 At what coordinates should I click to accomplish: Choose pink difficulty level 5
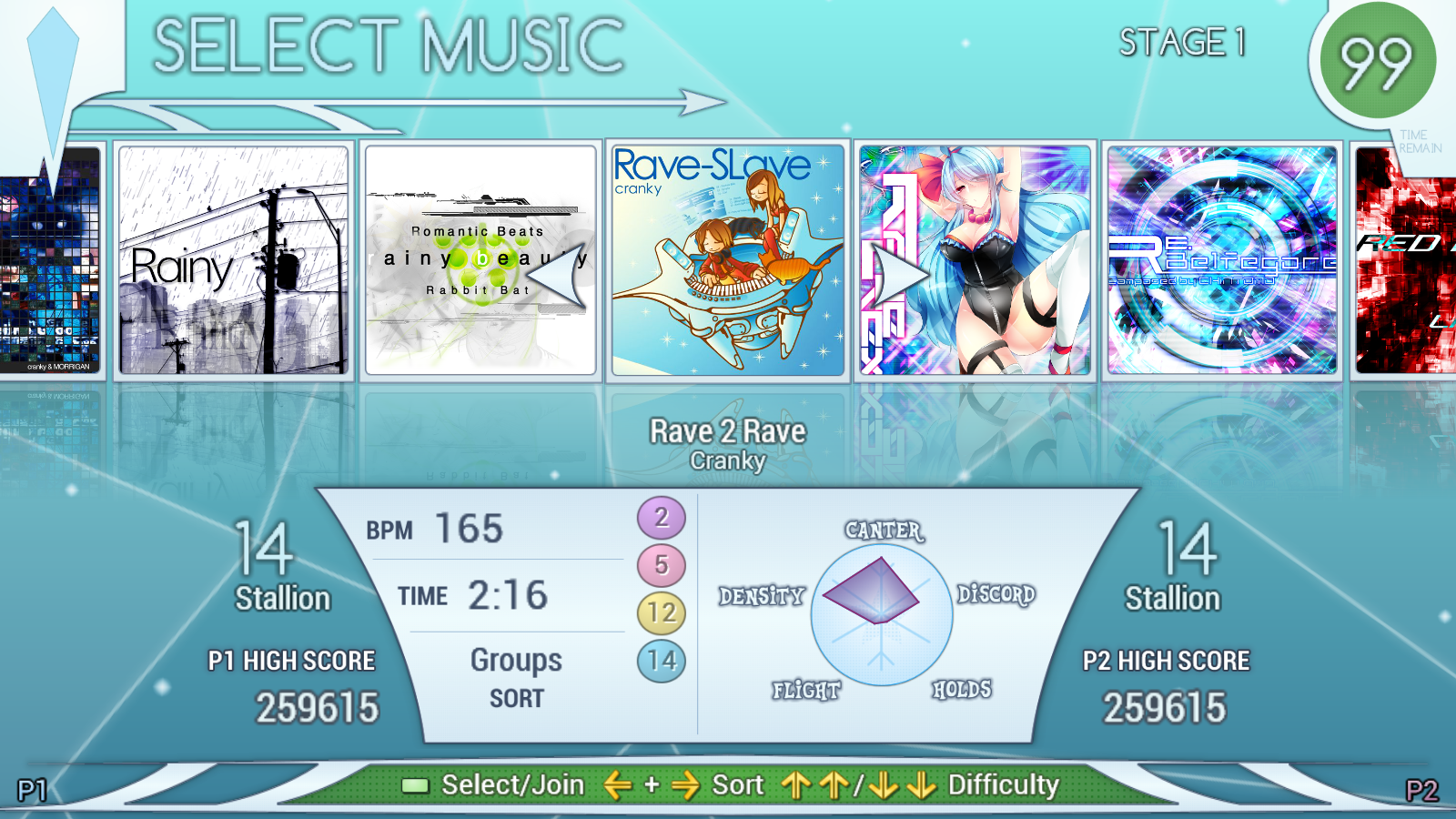[x=662, y=565]
